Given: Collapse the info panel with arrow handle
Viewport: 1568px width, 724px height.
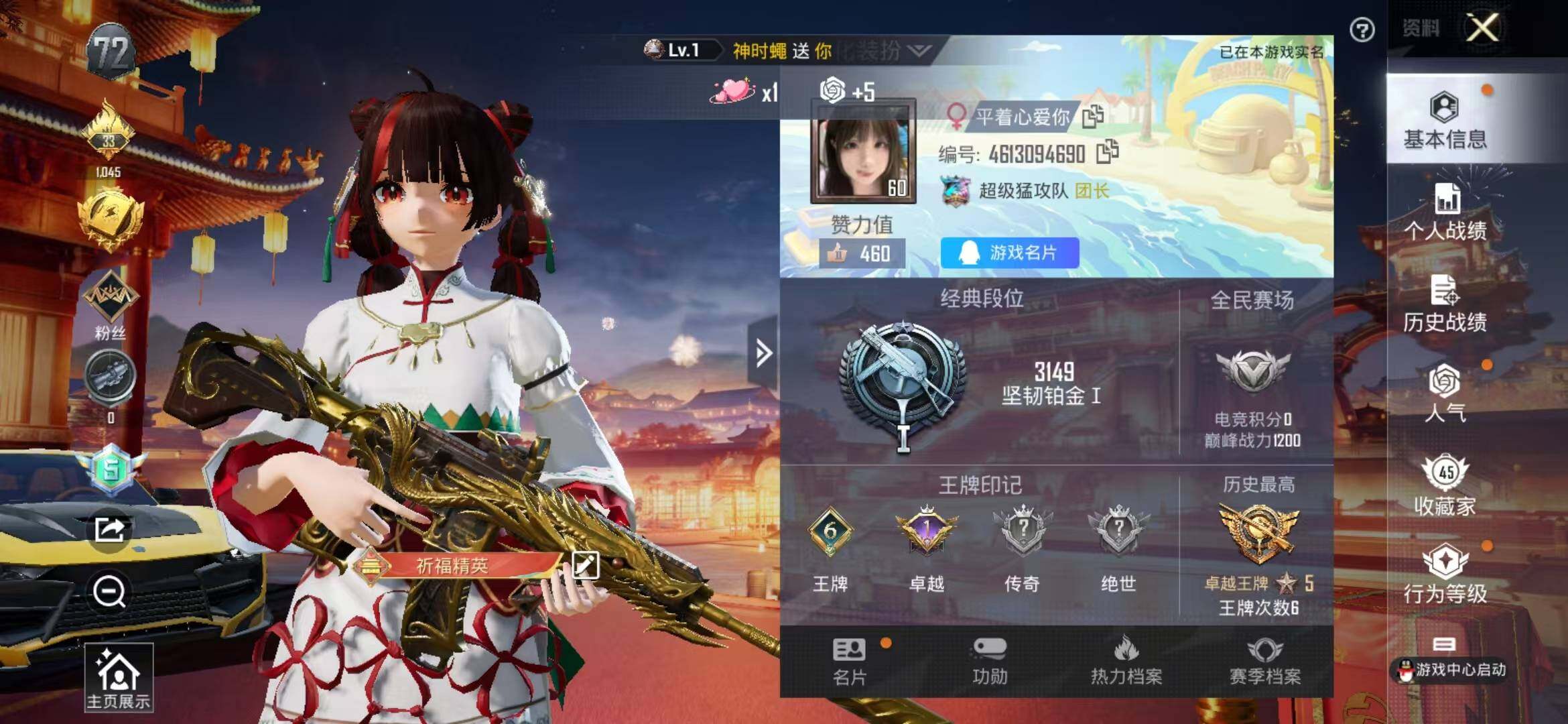Looking at the screenshot, I should [763, 353].
